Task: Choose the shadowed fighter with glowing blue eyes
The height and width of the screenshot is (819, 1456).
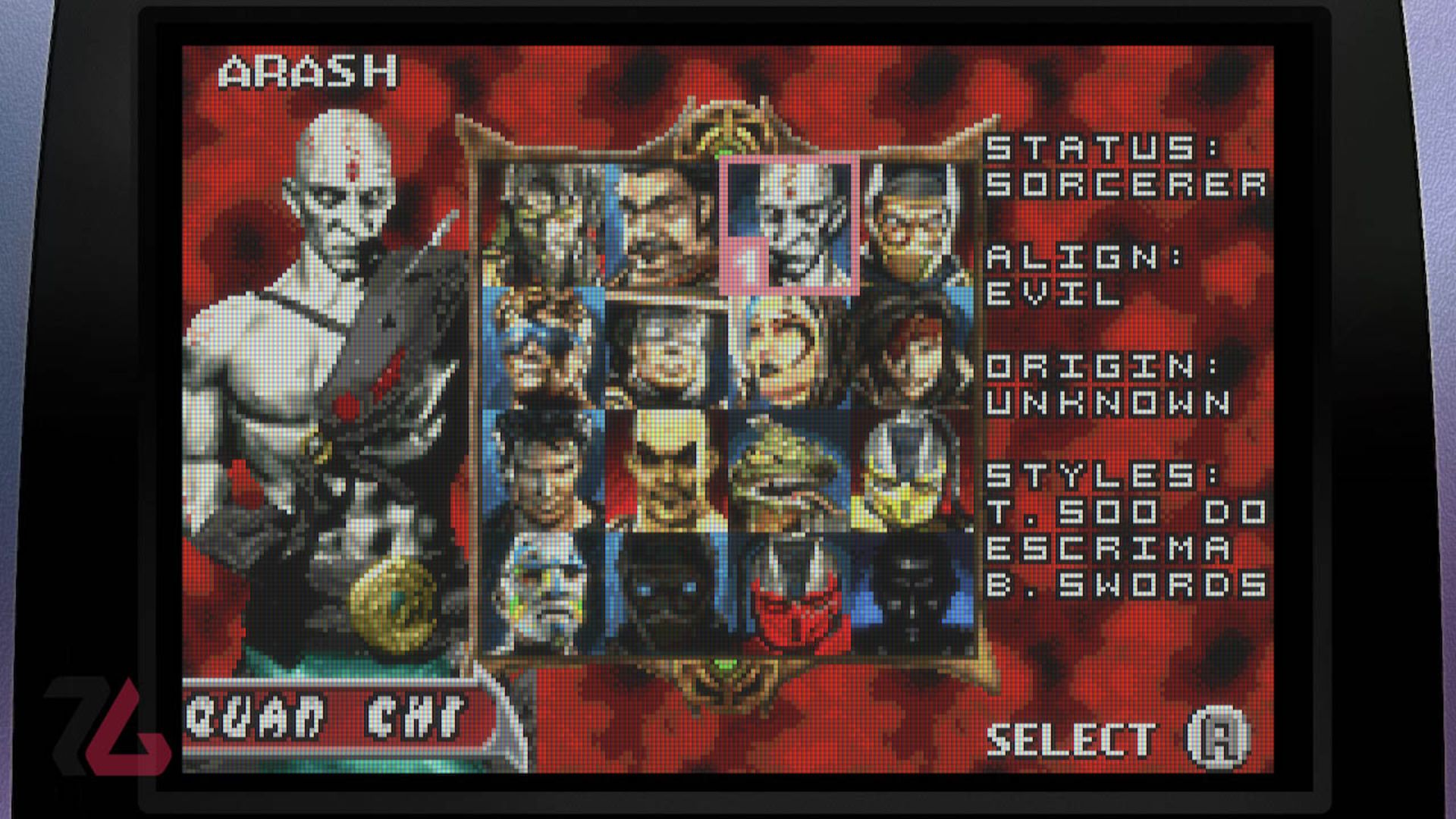Action: 665,593
